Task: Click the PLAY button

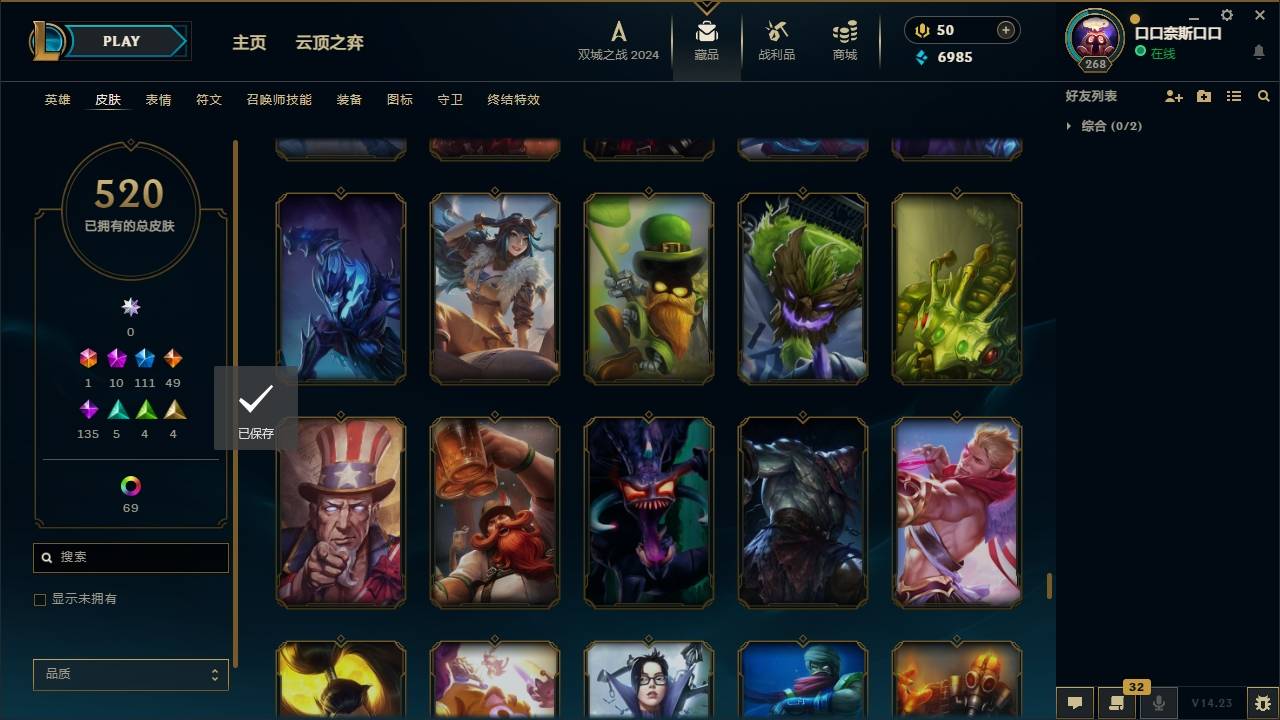Action: (x=120, y=41)
